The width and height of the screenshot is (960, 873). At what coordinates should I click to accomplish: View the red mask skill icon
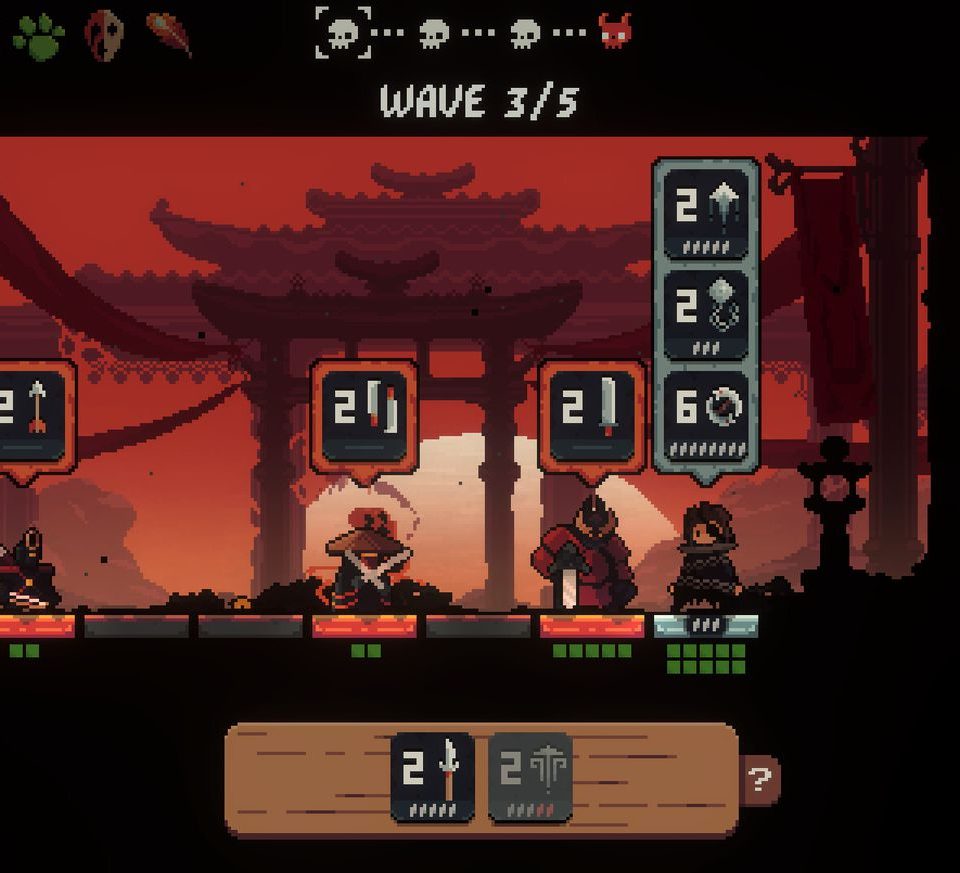tap(103, 36)
